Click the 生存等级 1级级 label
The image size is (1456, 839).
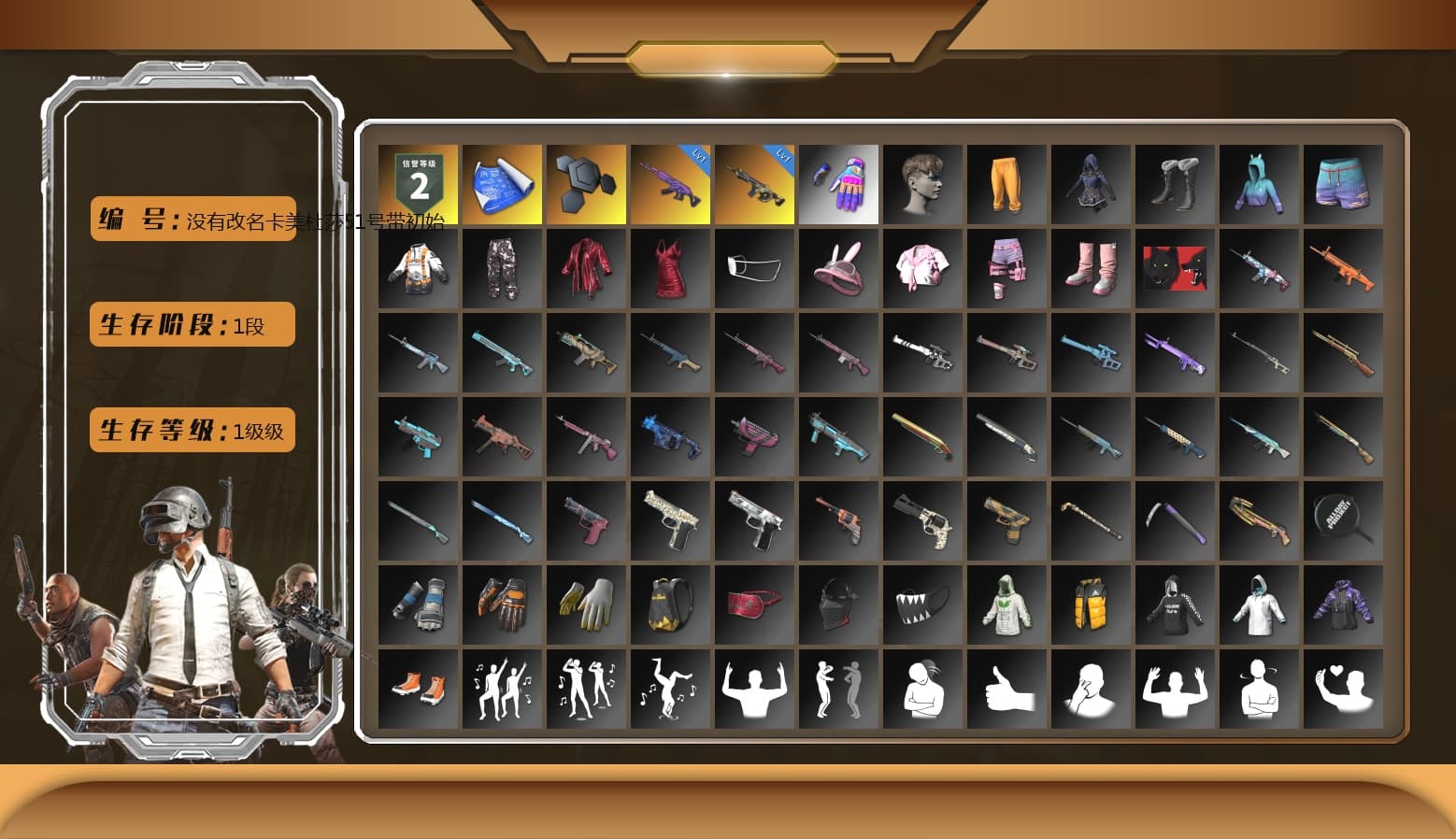[x=192, y=430]
